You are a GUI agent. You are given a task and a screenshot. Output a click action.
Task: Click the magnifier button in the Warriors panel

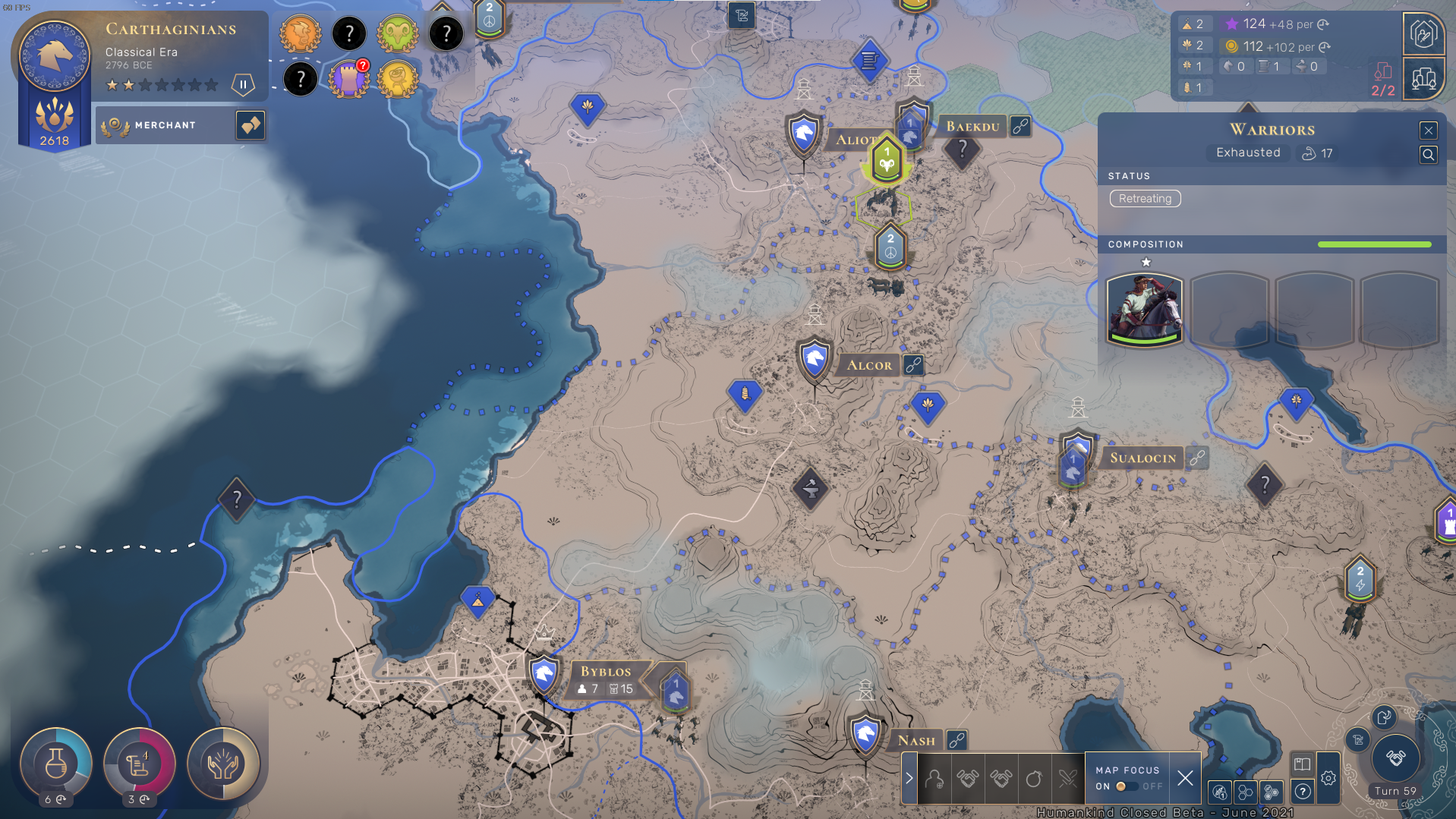pyautogui.click(x=1428, y=155)
